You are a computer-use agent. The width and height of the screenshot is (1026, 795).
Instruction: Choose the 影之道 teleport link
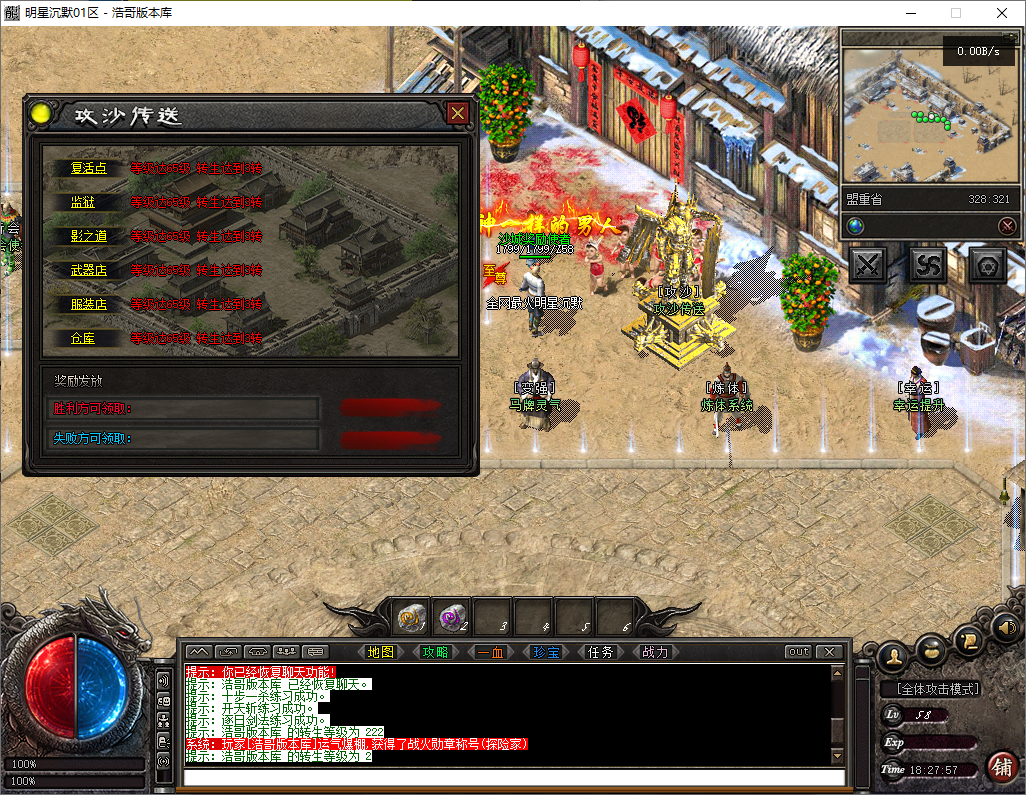(x=88, y=236)
